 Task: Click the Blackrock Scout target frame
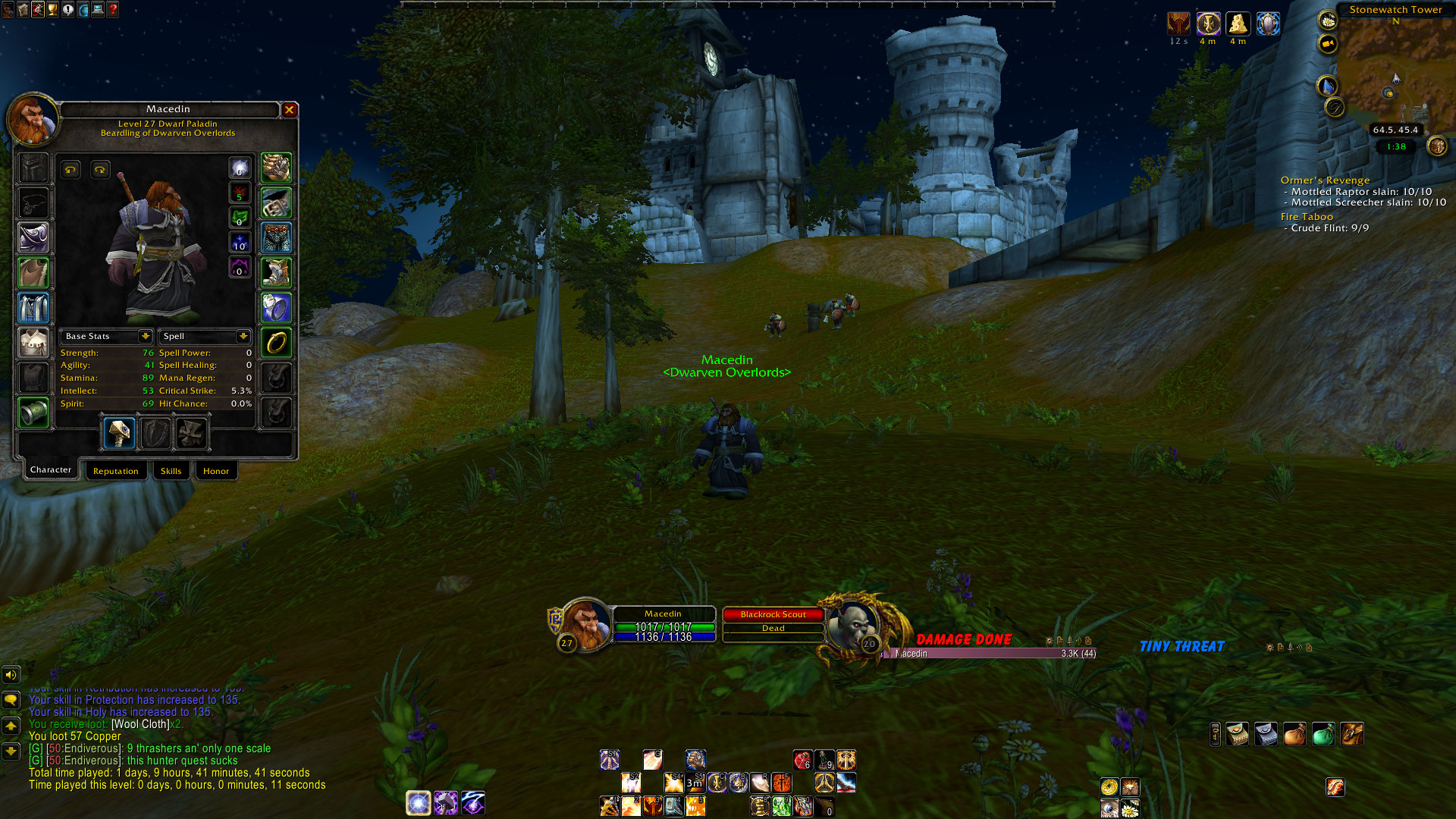coord(773,615)
